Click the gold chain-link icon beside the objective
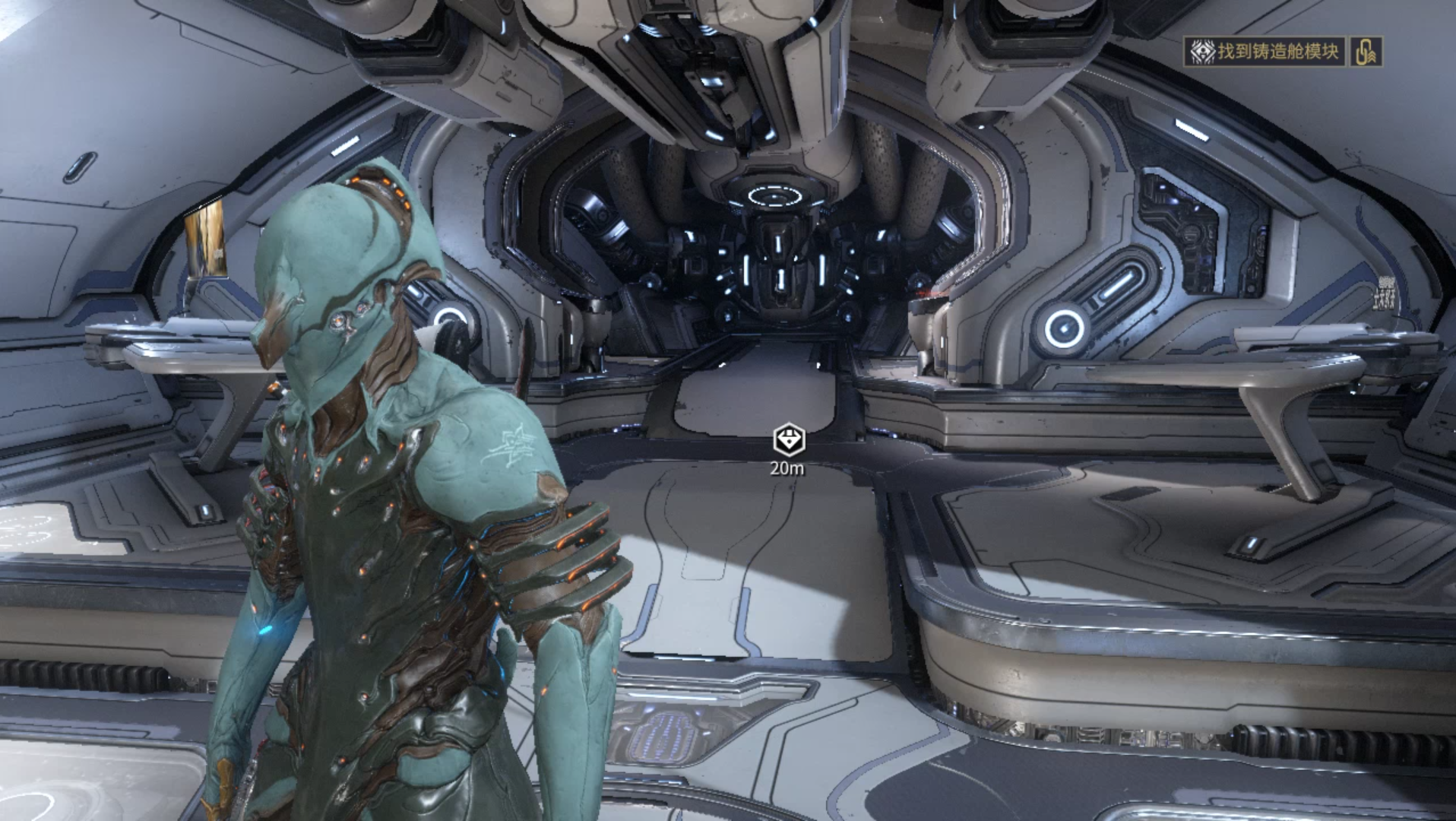1456x821 pixels. [1366, 52]
